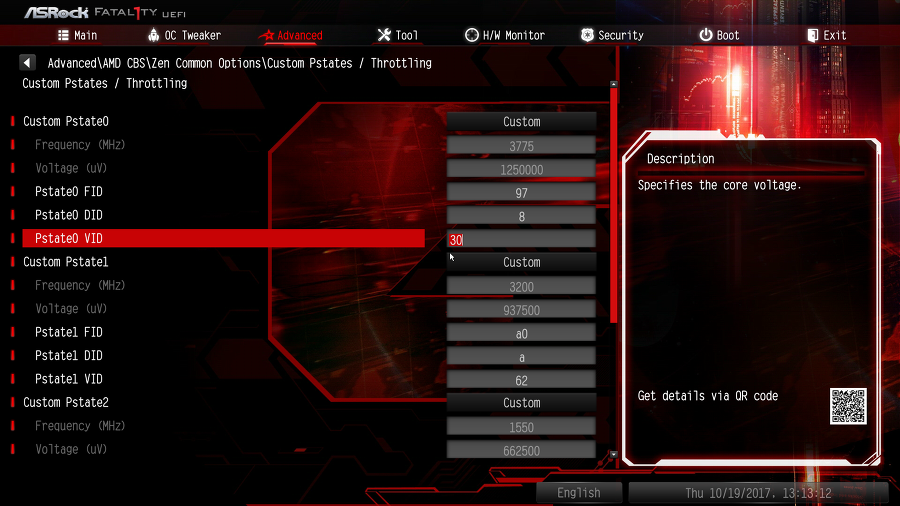Click the scrollbar down arrow

(x=613, y=454)
